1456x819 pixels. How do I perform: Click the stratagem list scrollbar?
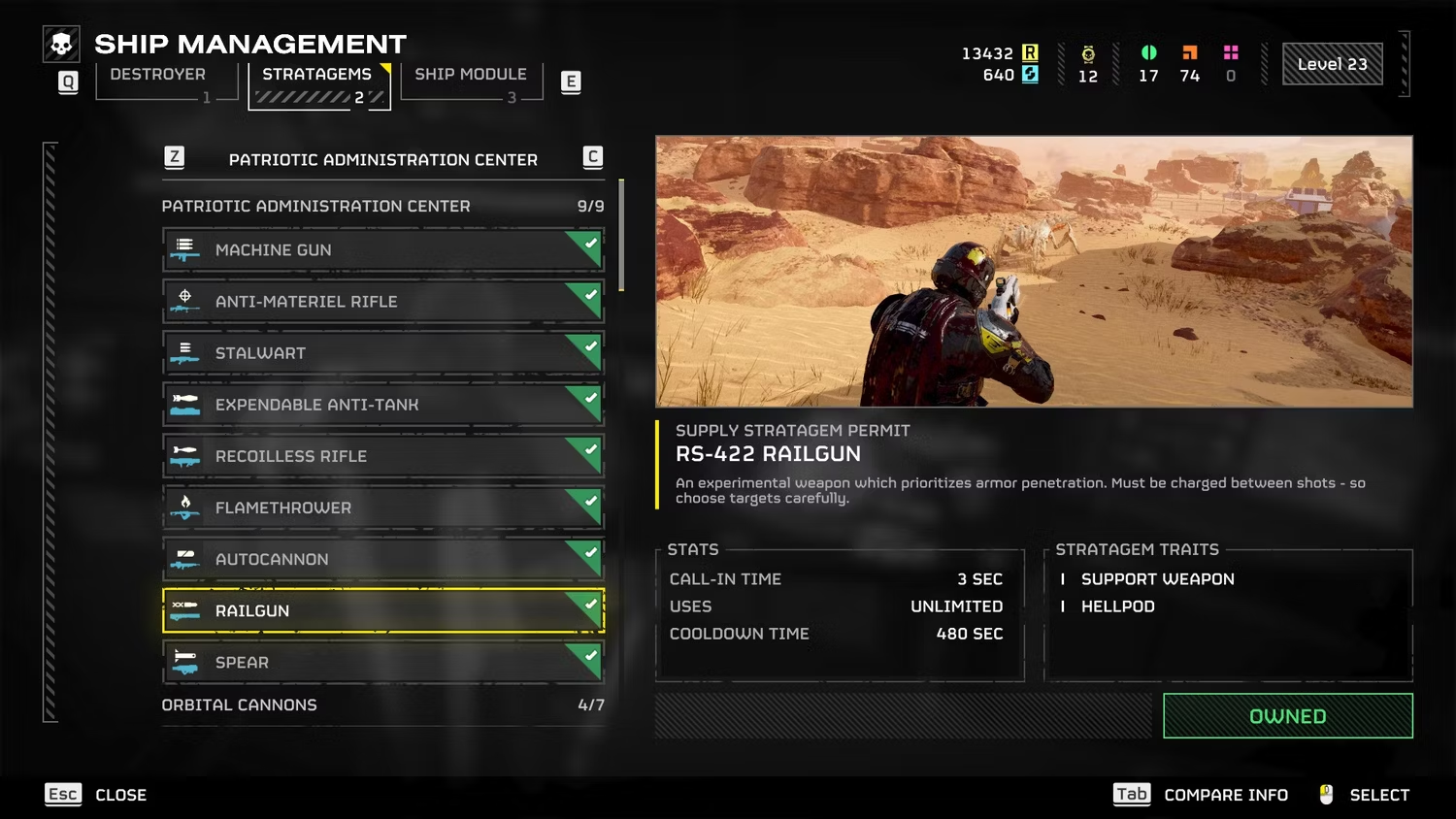[621, 236]
